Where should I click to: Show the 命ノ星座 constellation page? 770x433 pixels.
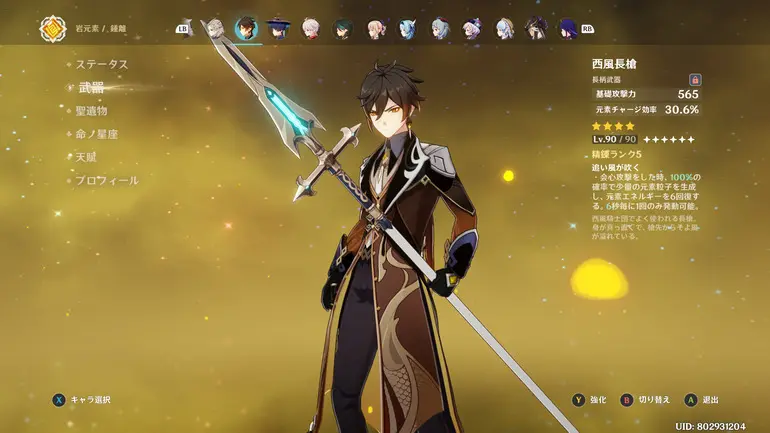tap(96, 134)
